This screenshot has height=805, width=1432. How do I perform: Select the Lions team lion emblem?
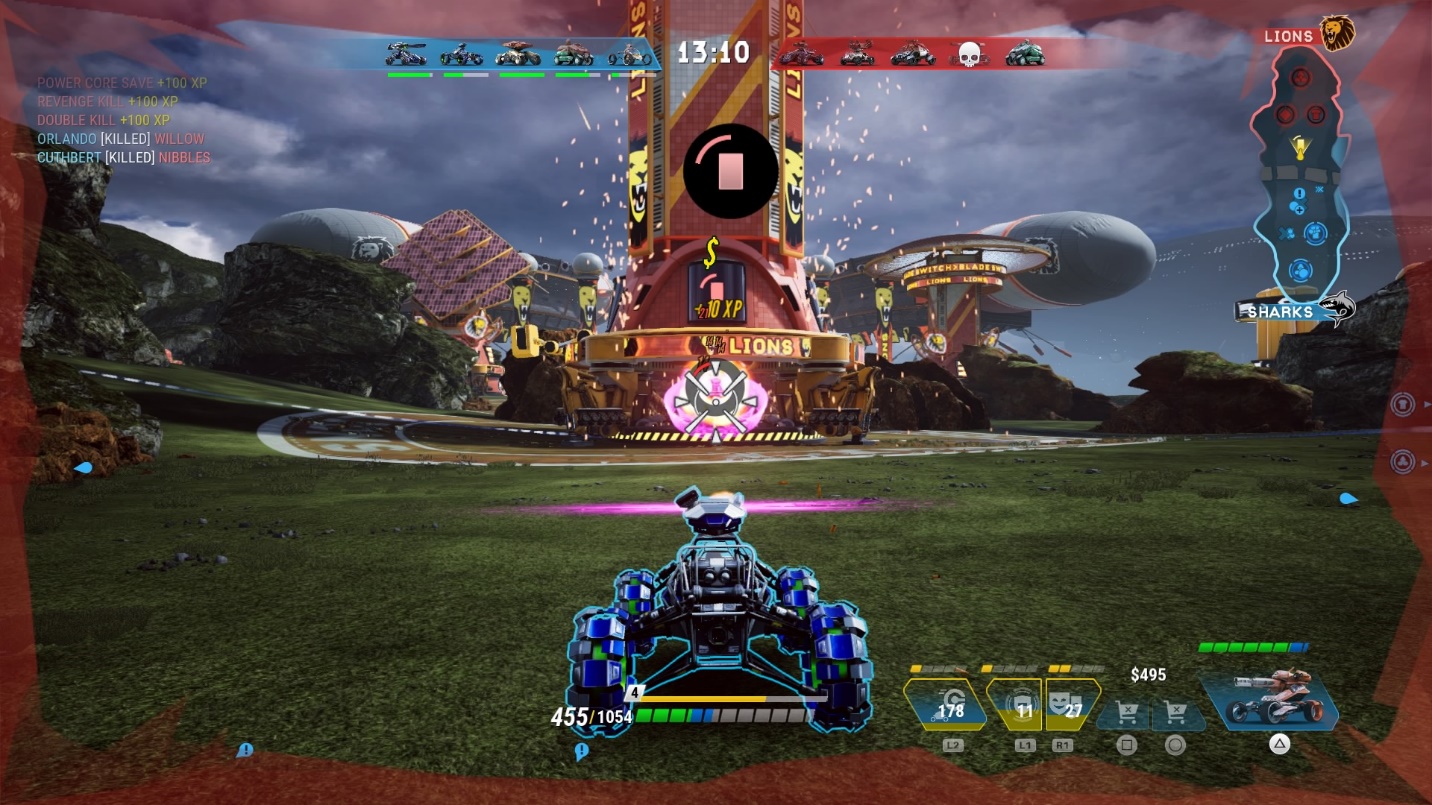point(1336,33)
